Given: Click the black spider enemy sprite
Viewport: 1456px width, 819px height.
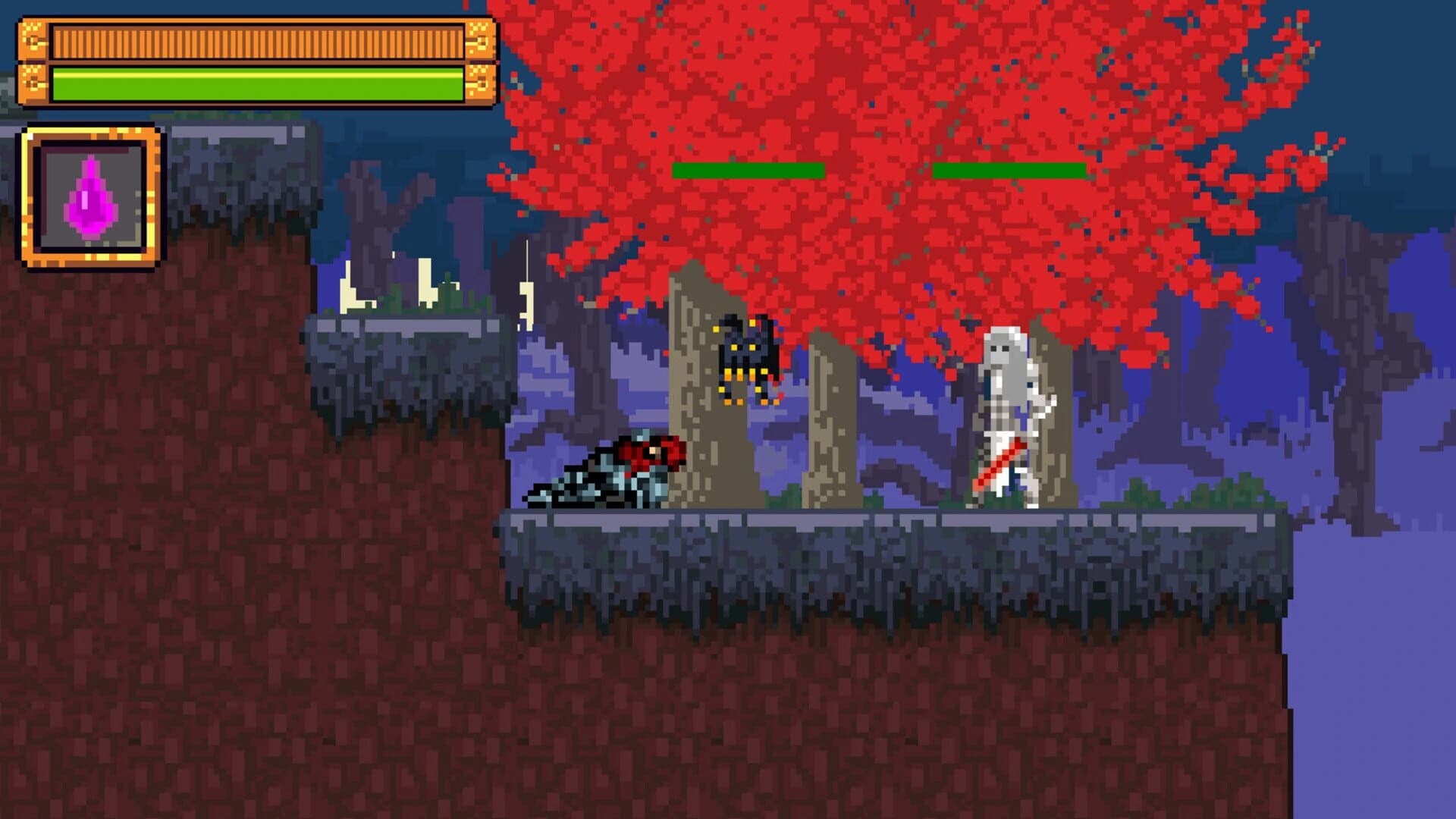Looking at the screenshot, I should (x=747, y=356).
